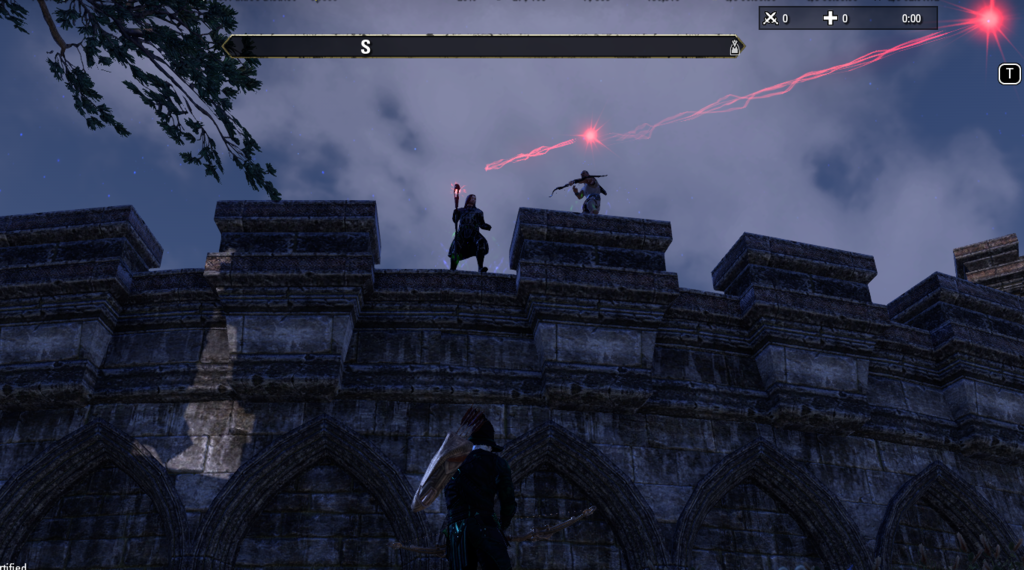Select the marker icon on the compass

(734, 47)
